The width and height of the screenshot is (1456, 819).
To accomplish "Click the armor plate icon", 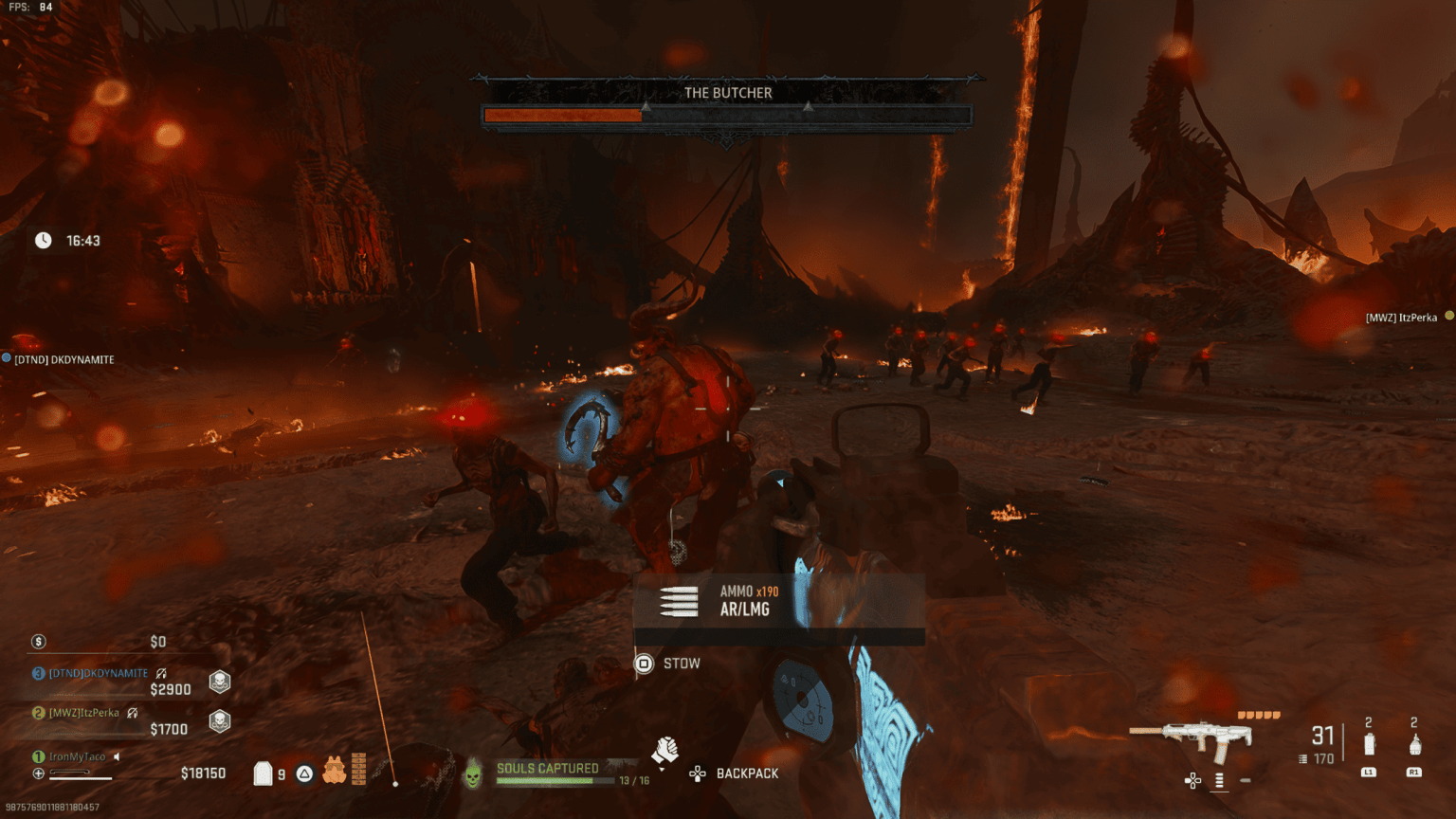I will click(264, 773).
